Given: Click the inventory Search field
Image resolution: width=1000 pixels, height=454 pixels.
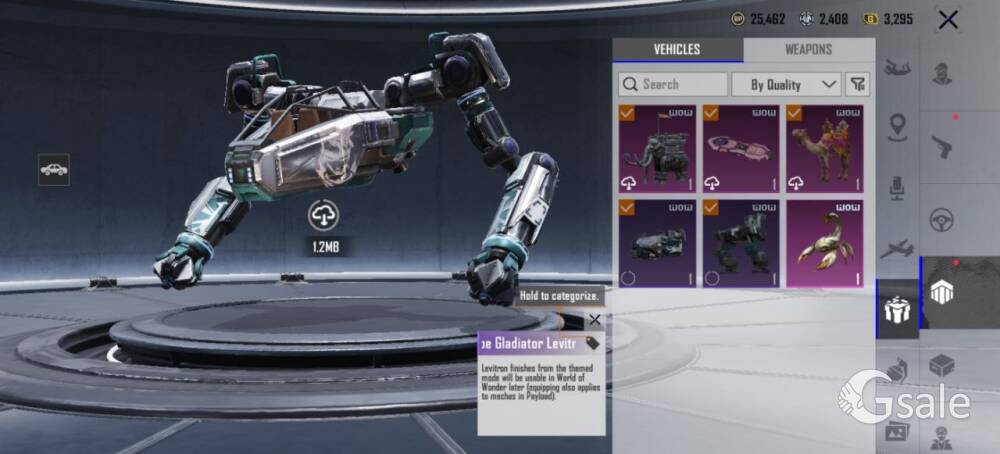Looking at the screenshot, I should tap(673, 84).
